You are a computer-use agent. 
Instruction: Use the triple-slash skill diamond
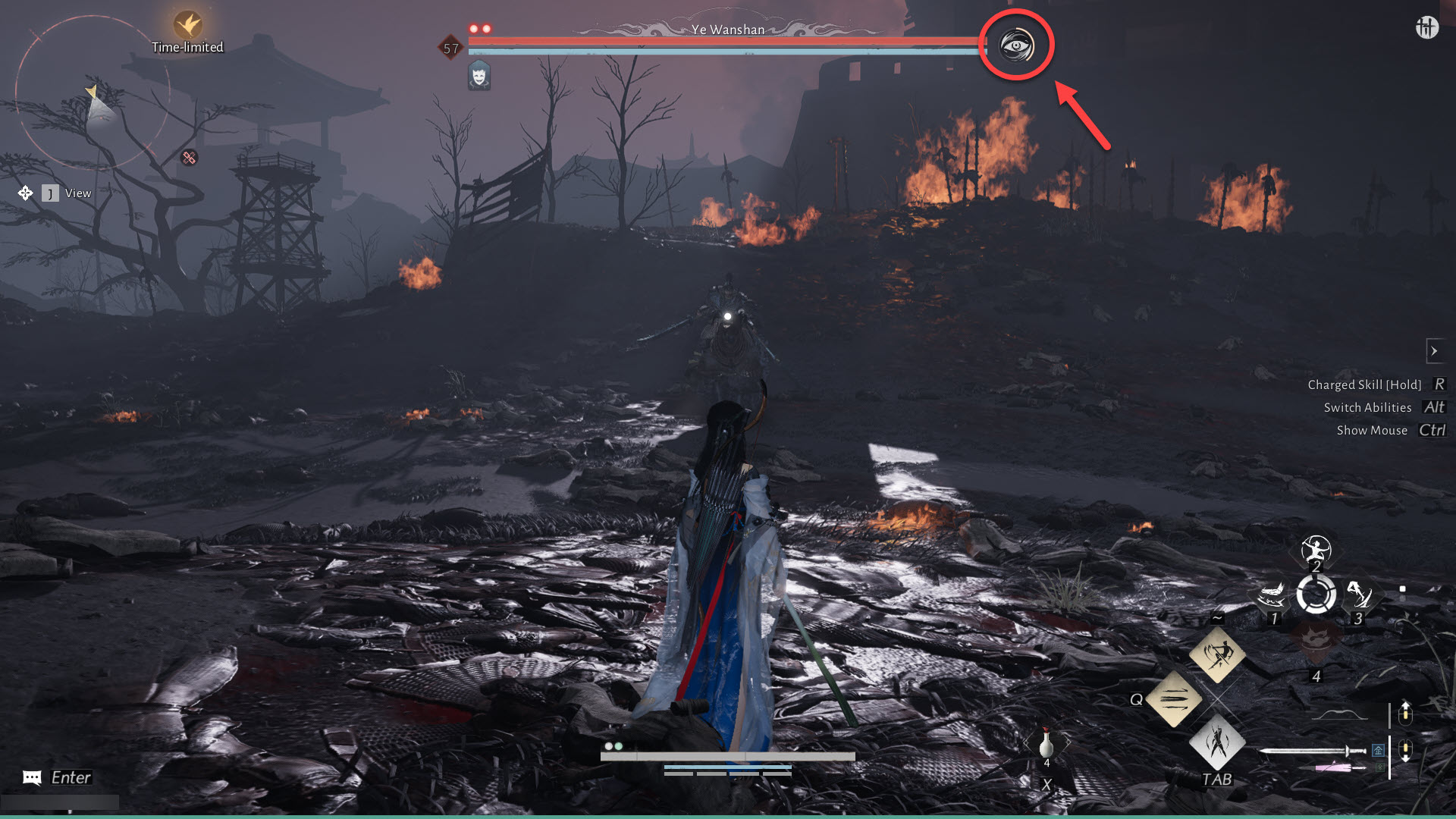click(1173, 698)
